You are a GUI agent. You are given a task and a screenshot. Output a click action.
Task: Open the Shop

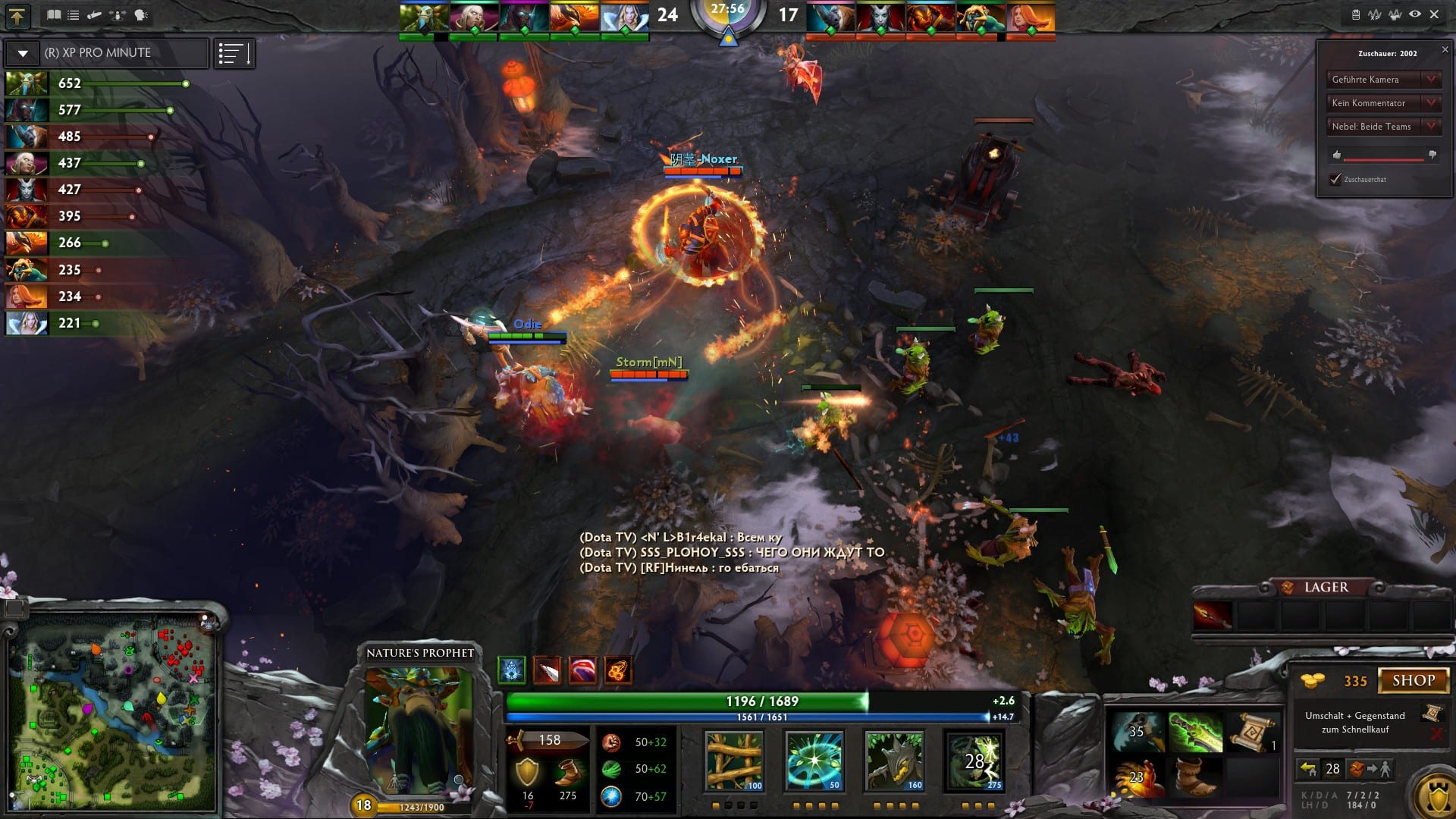(1413, 680)
